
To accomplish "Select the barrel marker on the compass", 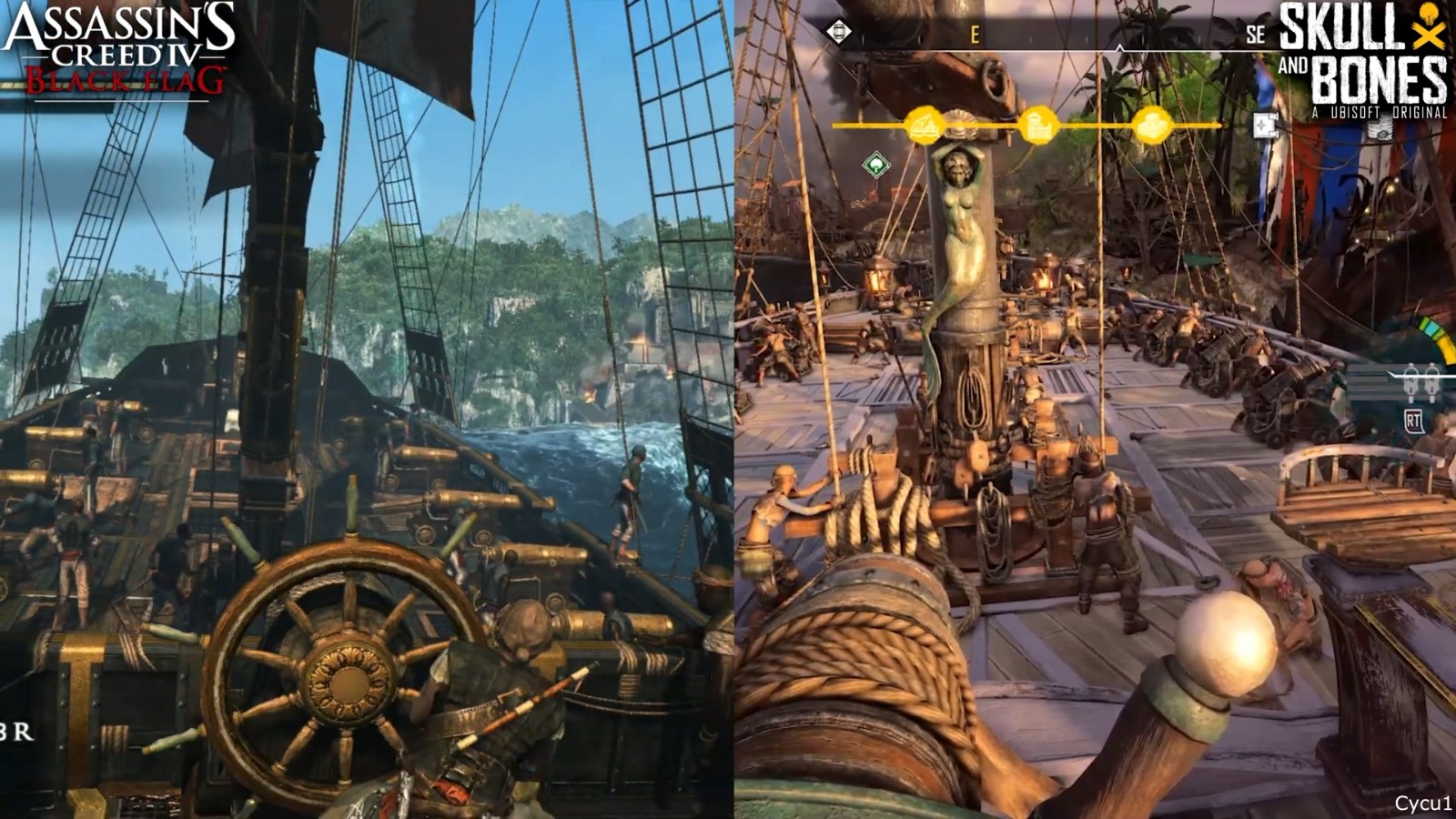I will point(838,32).
